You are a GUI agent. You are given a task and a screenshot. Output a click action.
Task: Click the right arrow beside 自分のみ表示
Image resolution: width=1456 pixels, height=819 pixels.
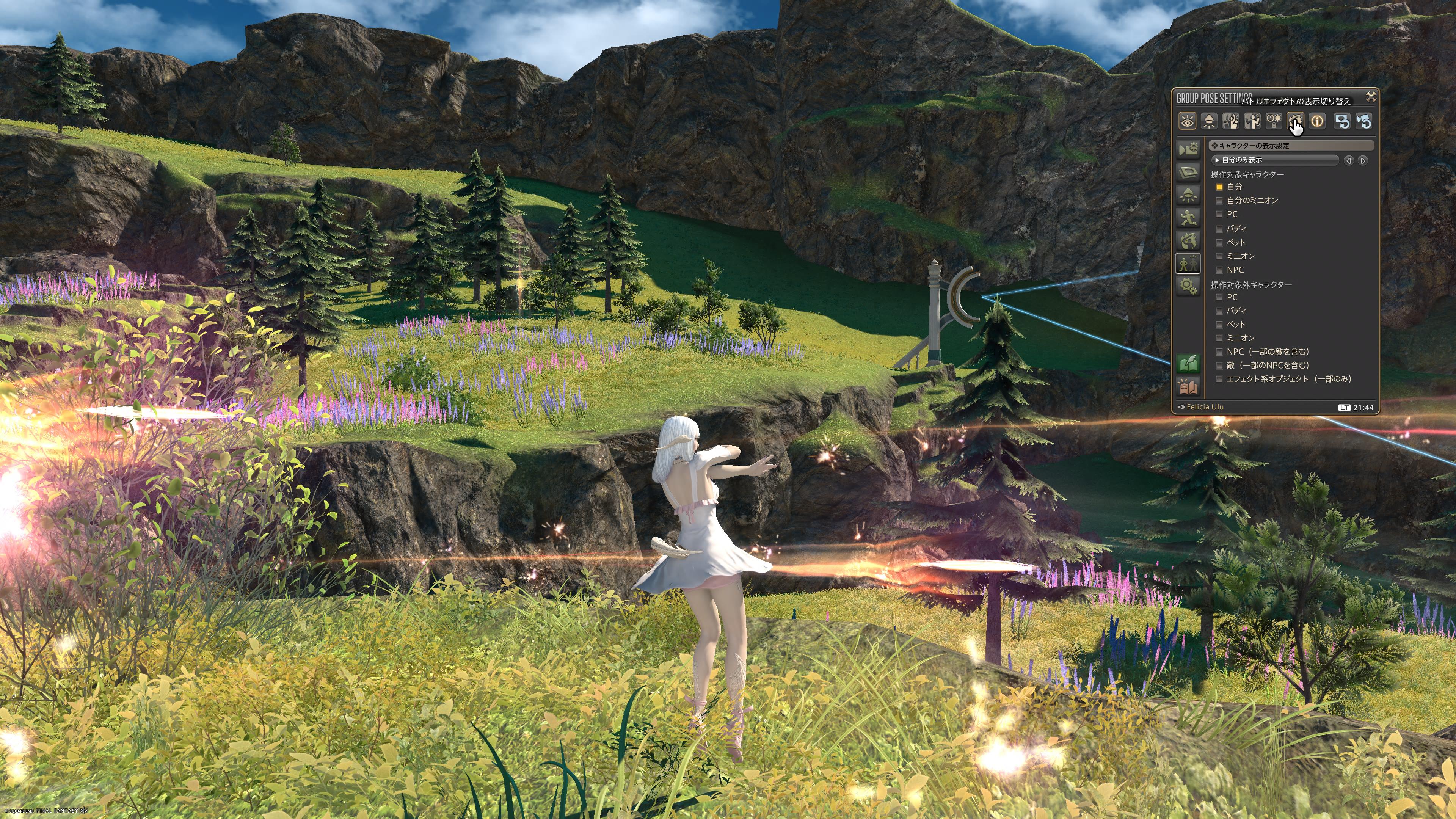[1363, 160]
